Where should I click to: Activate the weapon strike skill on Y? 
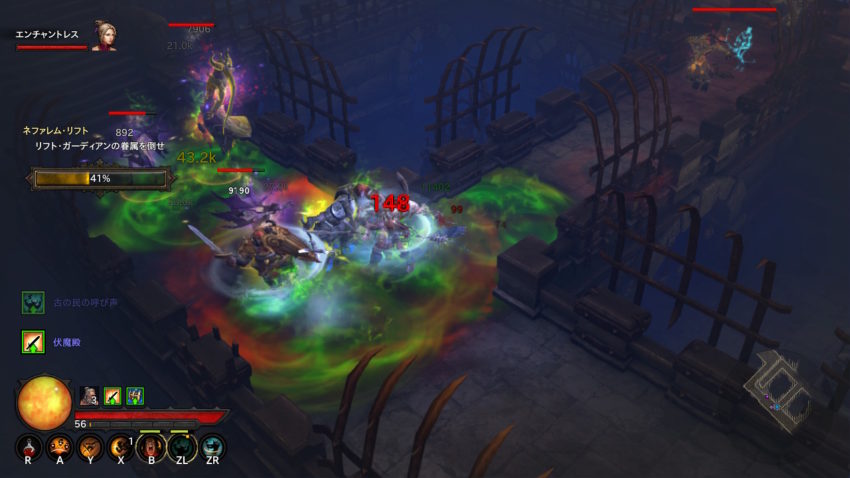90,447
